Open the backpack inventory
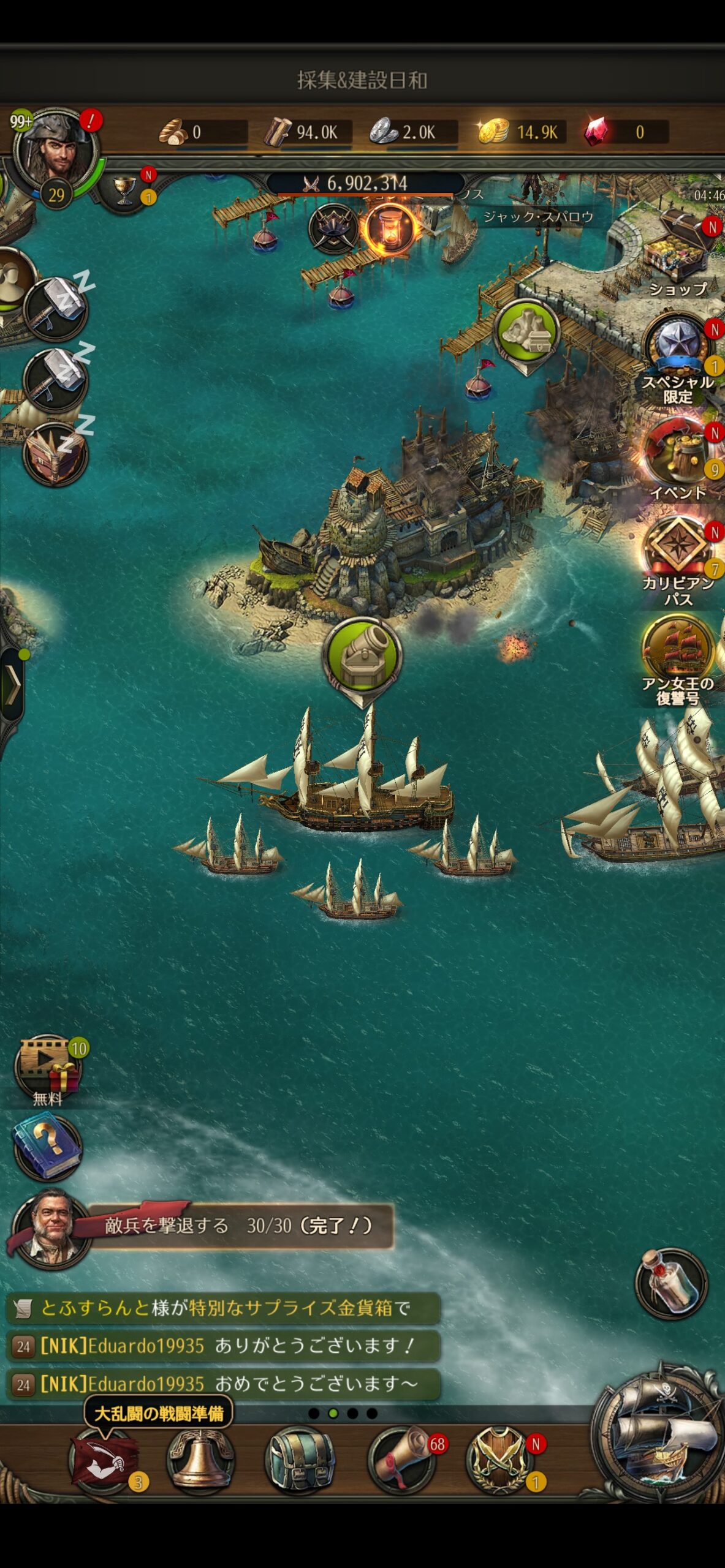 tap(300, 1460)
